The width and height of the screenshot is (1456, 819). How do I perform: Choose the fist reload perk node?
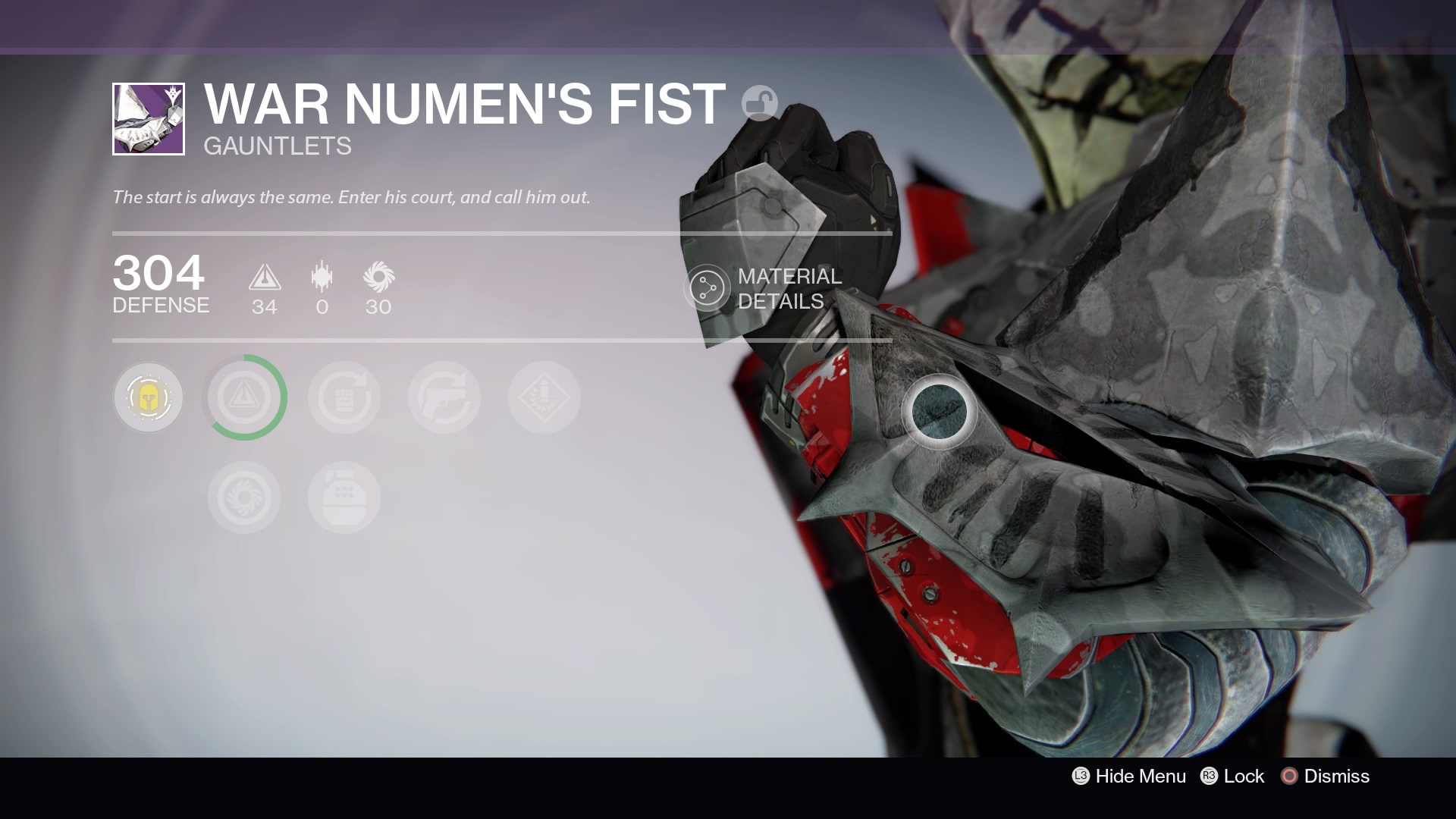tap(344, 397)
